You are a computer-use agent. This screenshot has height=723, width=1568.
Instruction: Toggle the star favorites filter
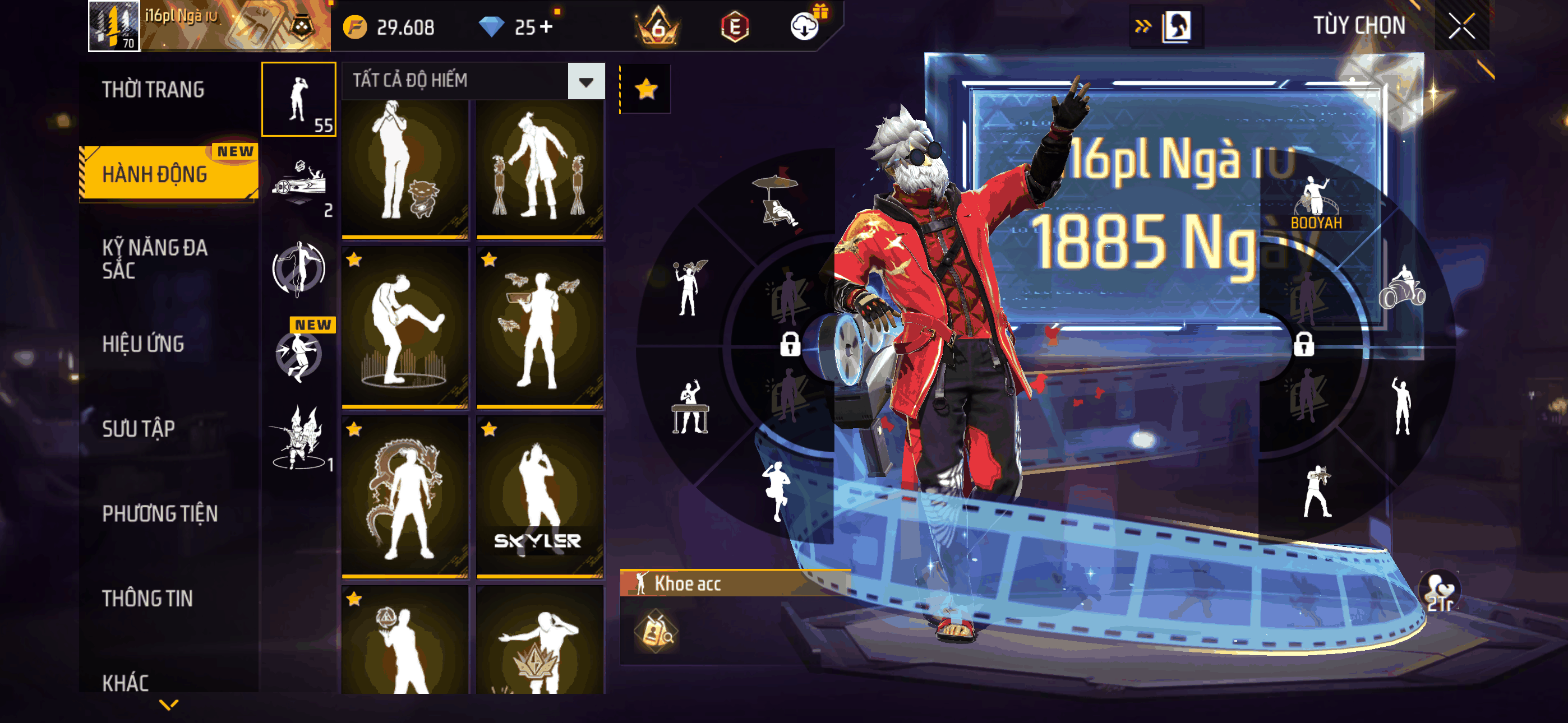pos(645,90)
